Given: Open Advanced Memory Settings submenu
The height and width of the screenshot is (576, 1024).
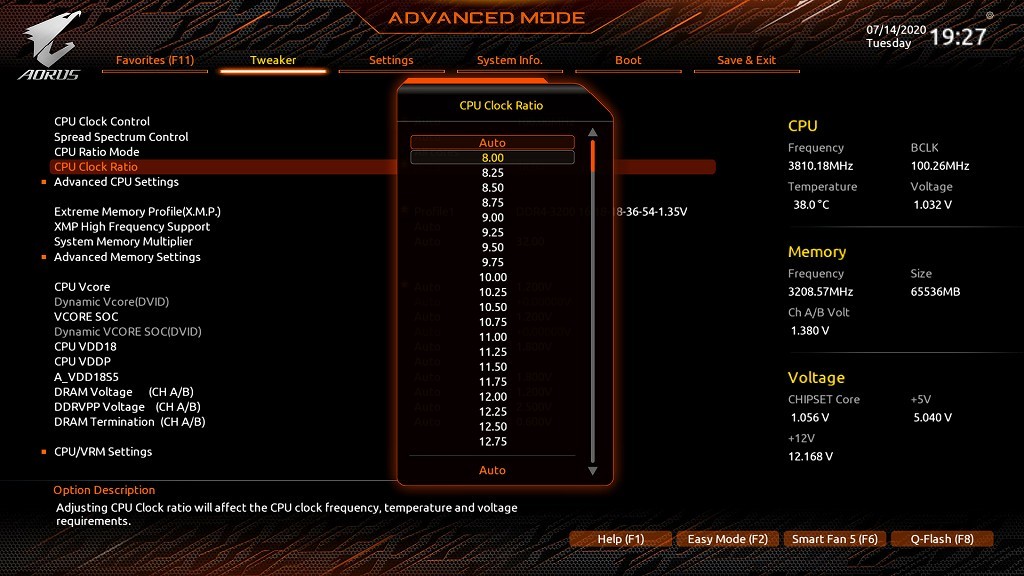Looking at the screenshot, I should [127, 257].
